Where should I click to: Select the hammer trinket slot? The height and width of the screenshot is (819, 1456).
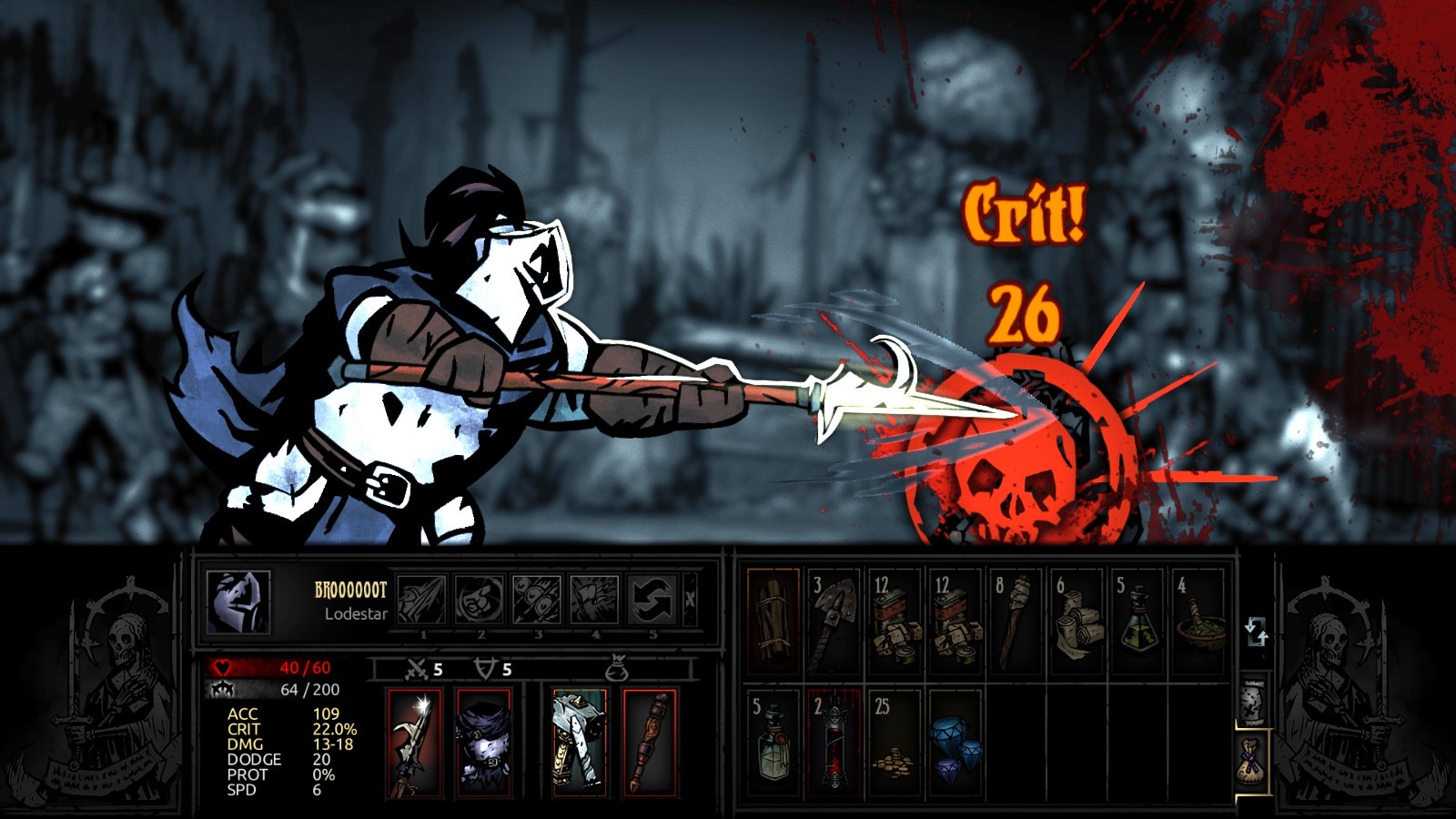(x=580, y=743)
